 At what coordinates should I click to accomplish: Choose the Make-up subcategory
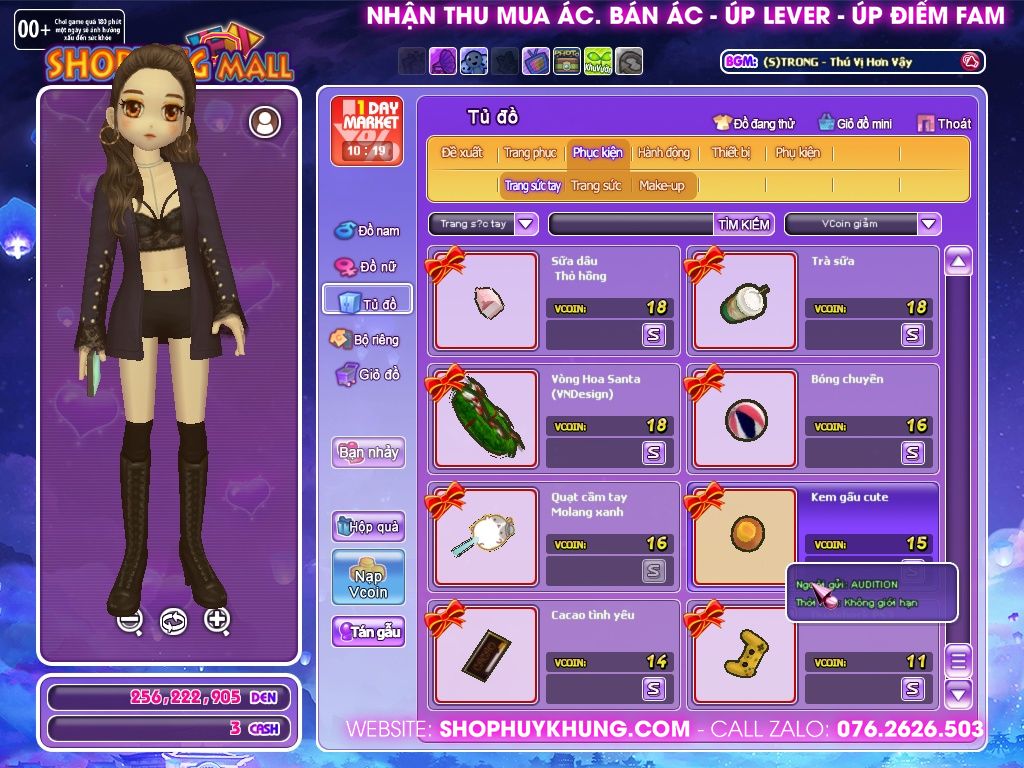pyautogui.click(x=662, y=186)
